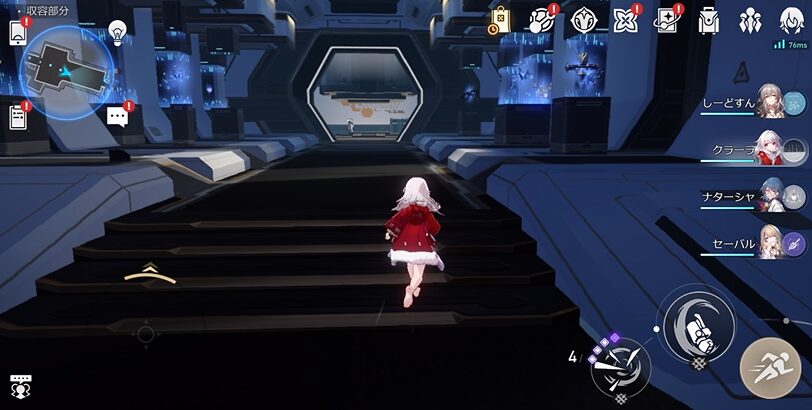Switch to party member セーバル
Image resolution: width=812 pixels, height=410 pixels.
pyautogui.click(x=770, y=243)
